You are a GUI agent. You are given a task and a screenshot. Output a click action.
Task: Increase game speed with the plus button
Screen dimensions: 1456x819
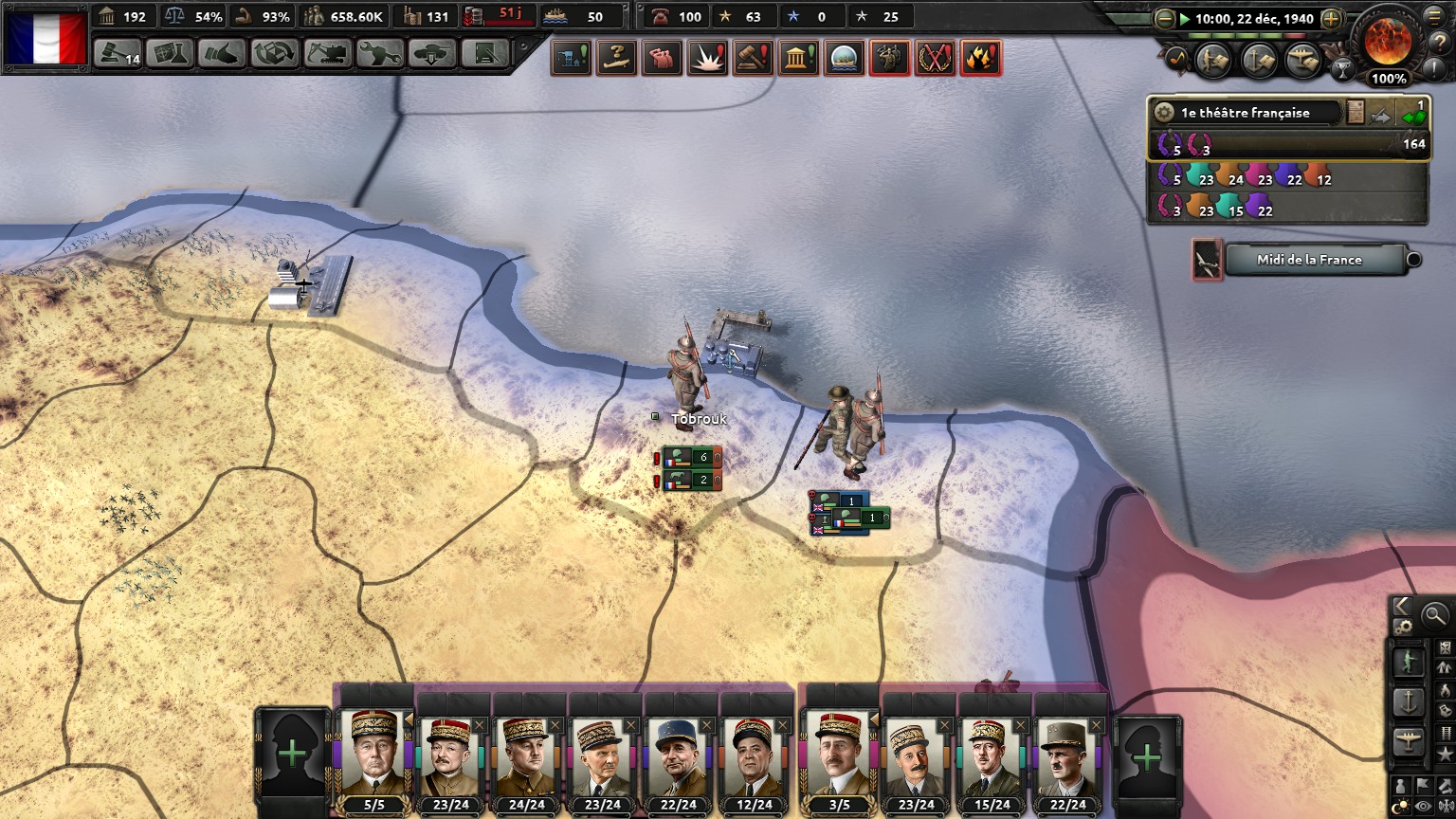(1331, 18)
